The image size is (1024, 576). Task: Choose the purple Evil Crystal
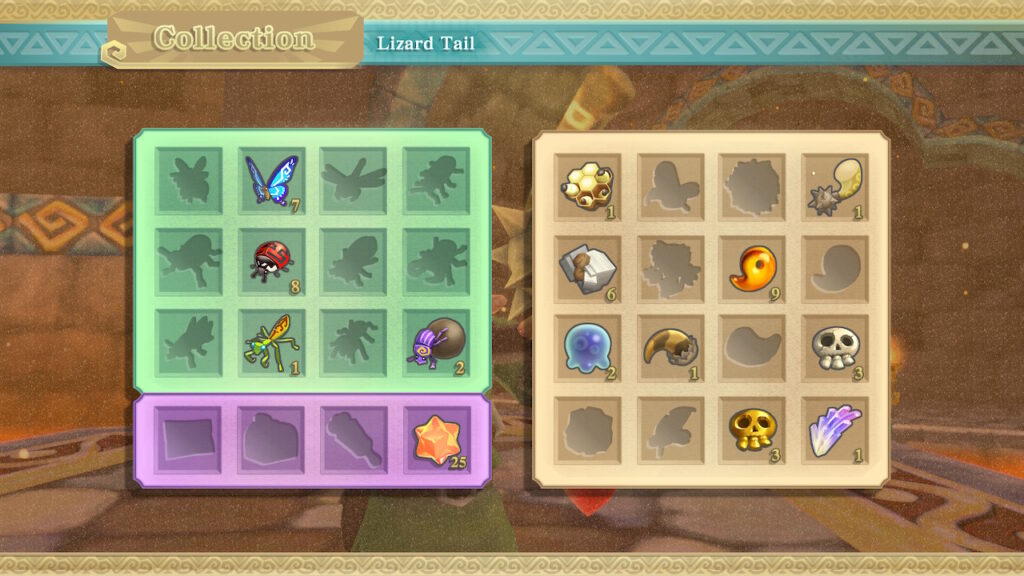834,430
